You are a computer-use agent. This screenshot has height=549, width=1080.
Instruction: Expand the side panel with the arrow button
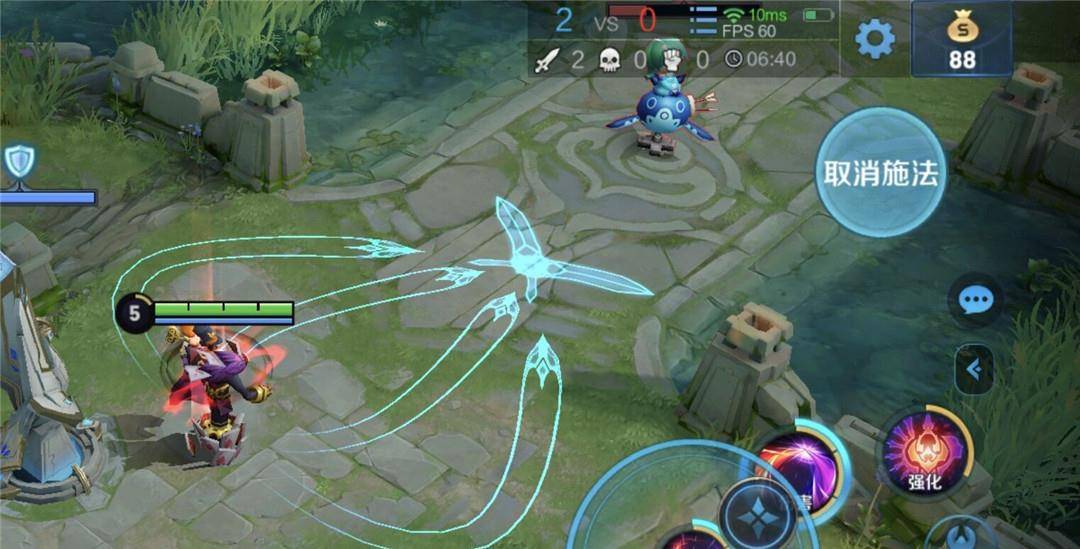coord(973,371)
